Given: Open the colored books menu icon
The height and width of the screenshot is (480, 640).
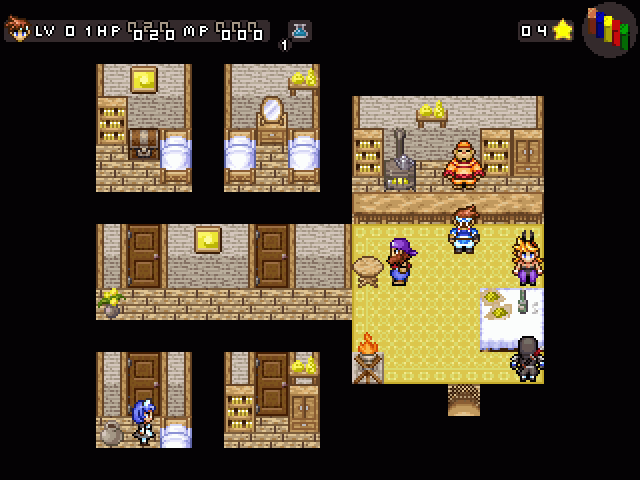Looking at the screenshot, I should [610, 30].
